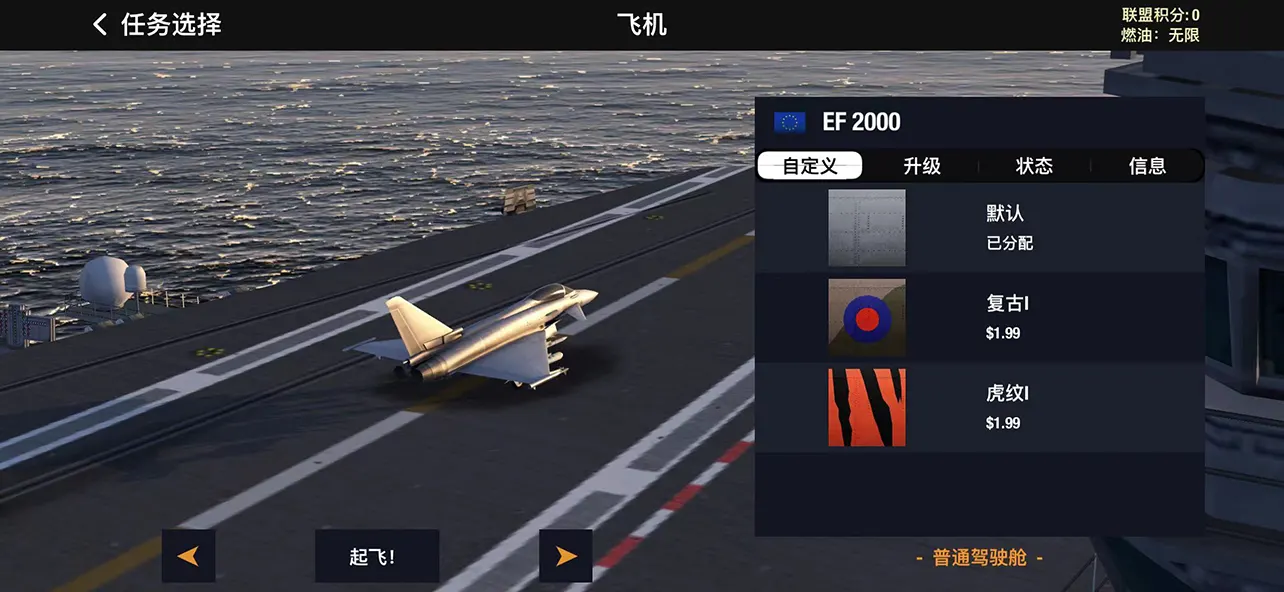
Task: Open the 升级 upgrade tab
Action: coord(922,166)
